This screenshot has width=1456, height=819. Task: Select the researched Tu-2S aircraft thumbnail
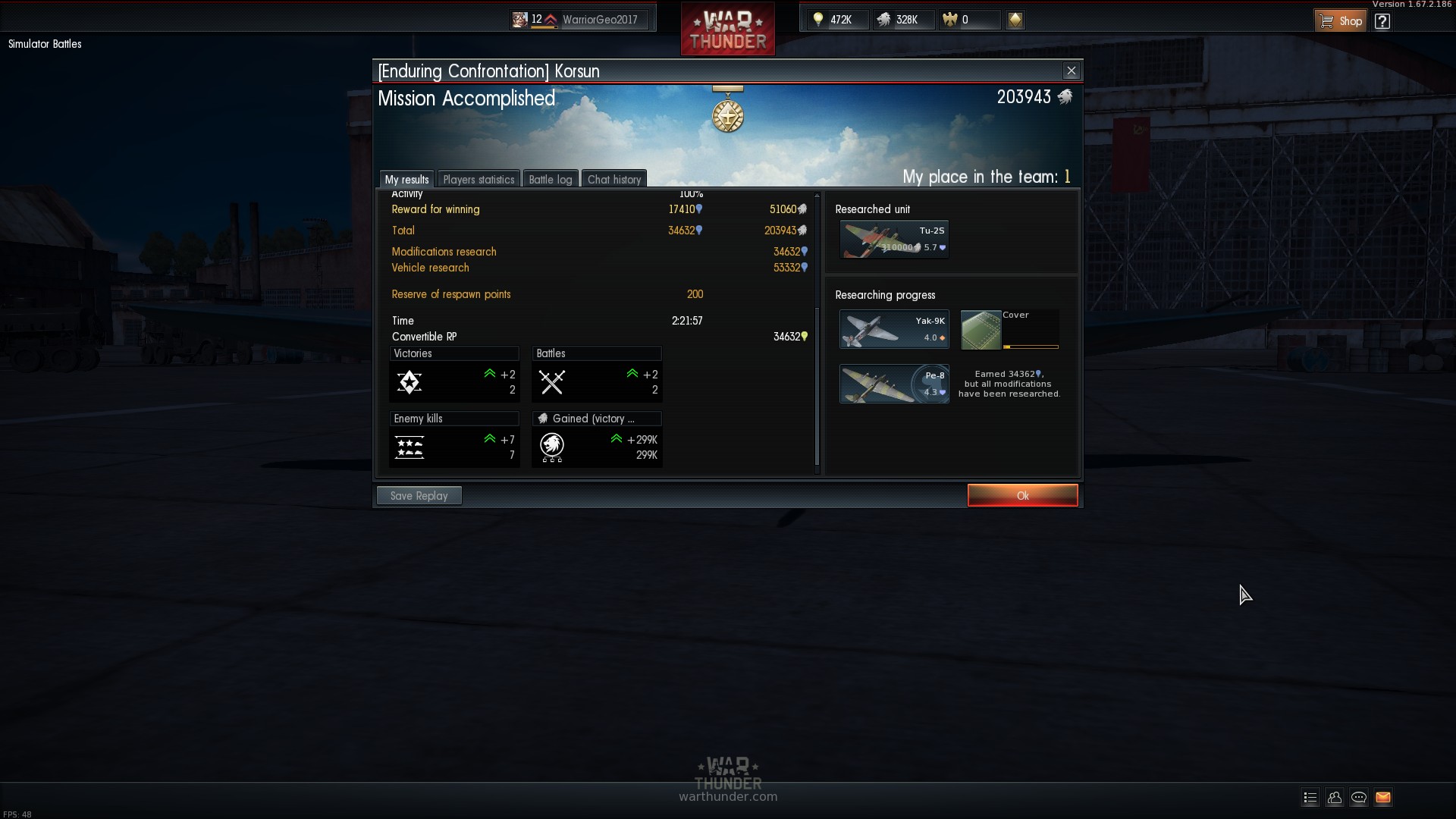click(x=894, y=240)
